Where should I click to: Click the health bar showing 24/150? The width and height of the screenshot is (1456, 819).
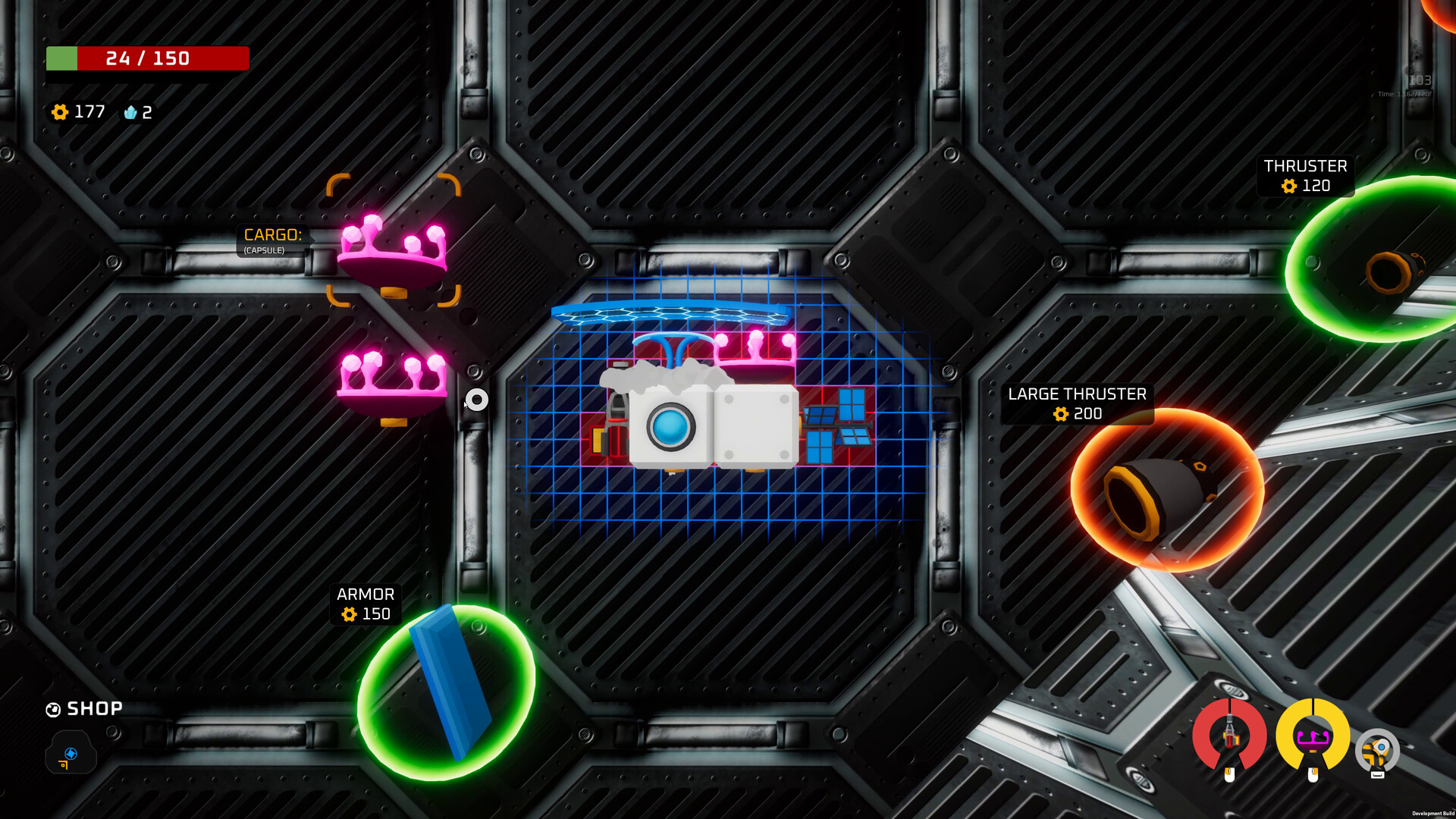[x=147, y=58]
